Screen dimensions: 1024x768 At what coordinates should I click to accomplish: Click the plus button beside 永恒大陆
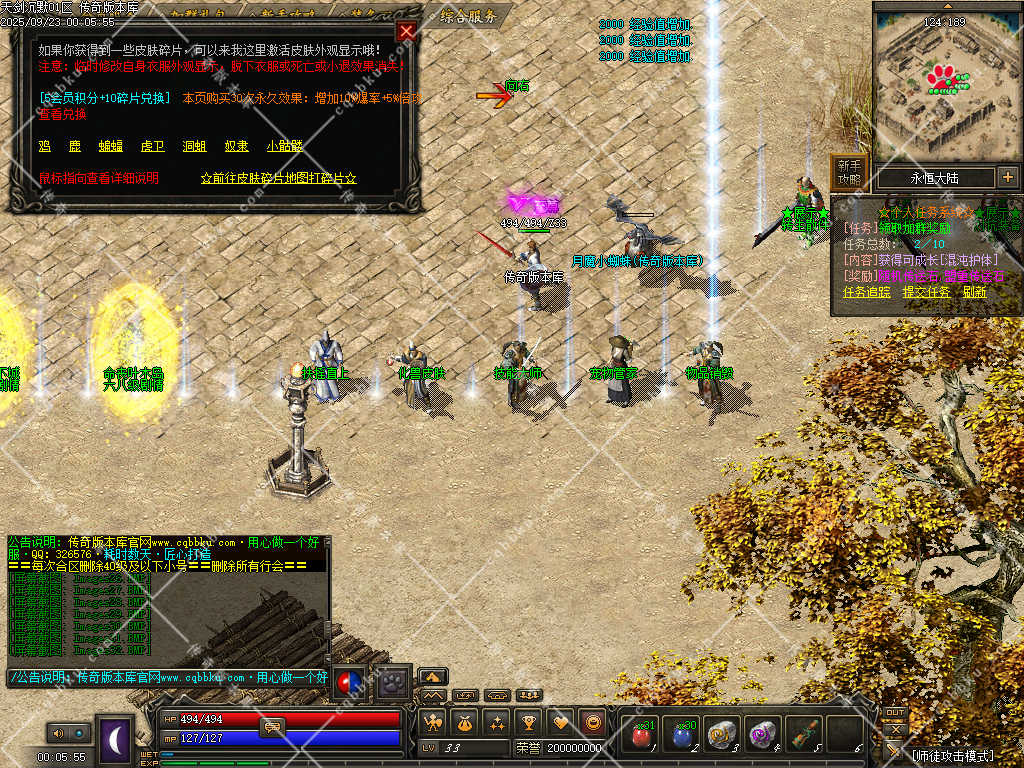coord(1007,178)
